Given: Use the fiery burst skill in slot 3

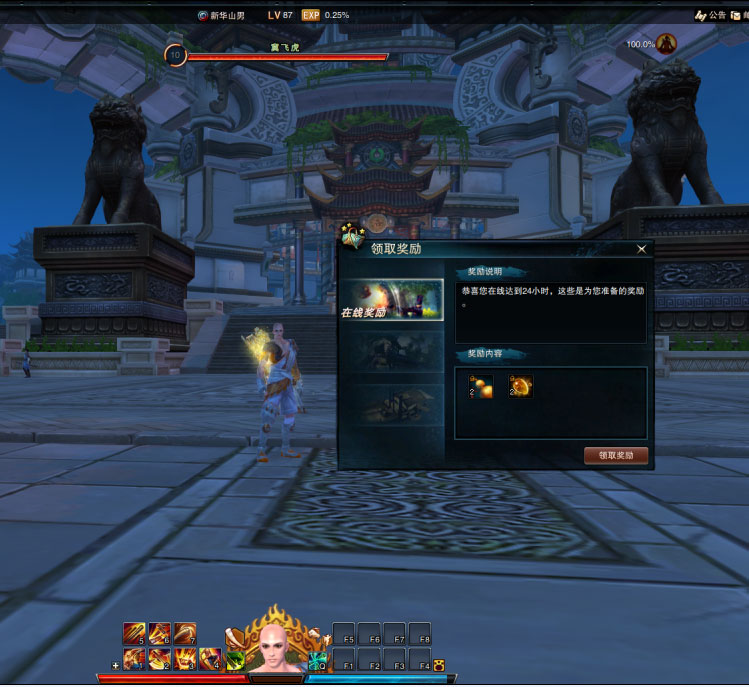Looking at the screenshot, I should pos(184,659).
